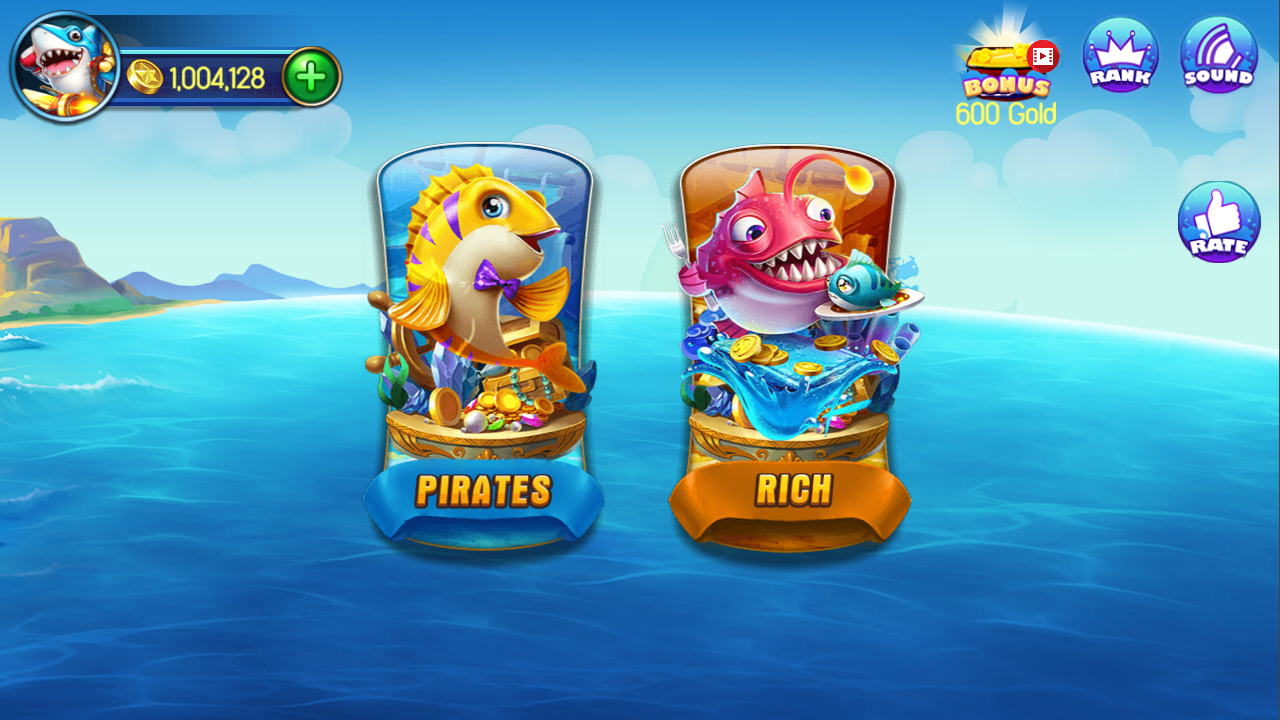Select the PIRATES mode banner
1280x720 pixels.
(484, 491)
